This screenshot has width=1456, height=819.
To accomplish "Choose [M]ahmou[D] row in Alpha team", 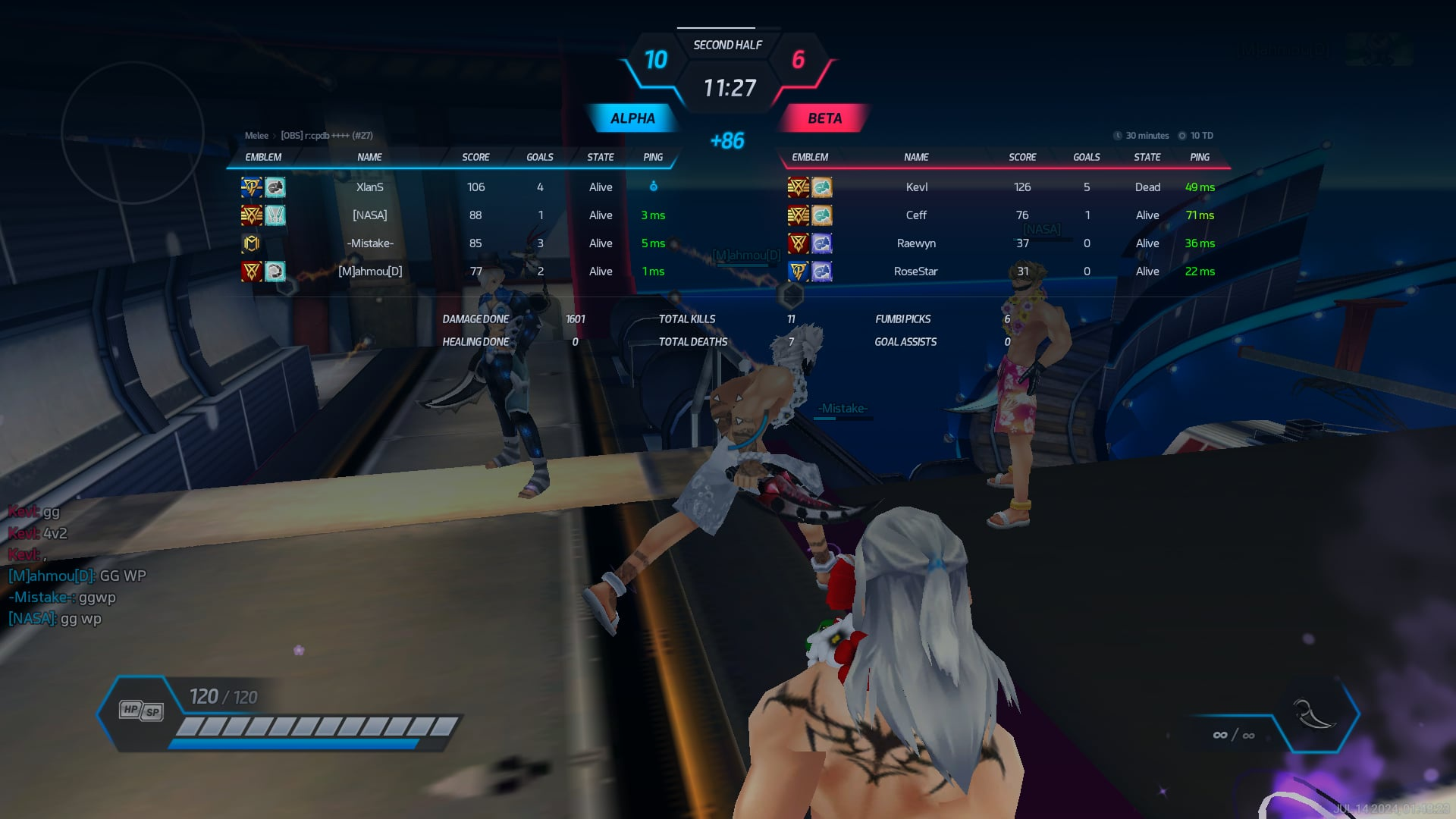I will click(370, 271).
